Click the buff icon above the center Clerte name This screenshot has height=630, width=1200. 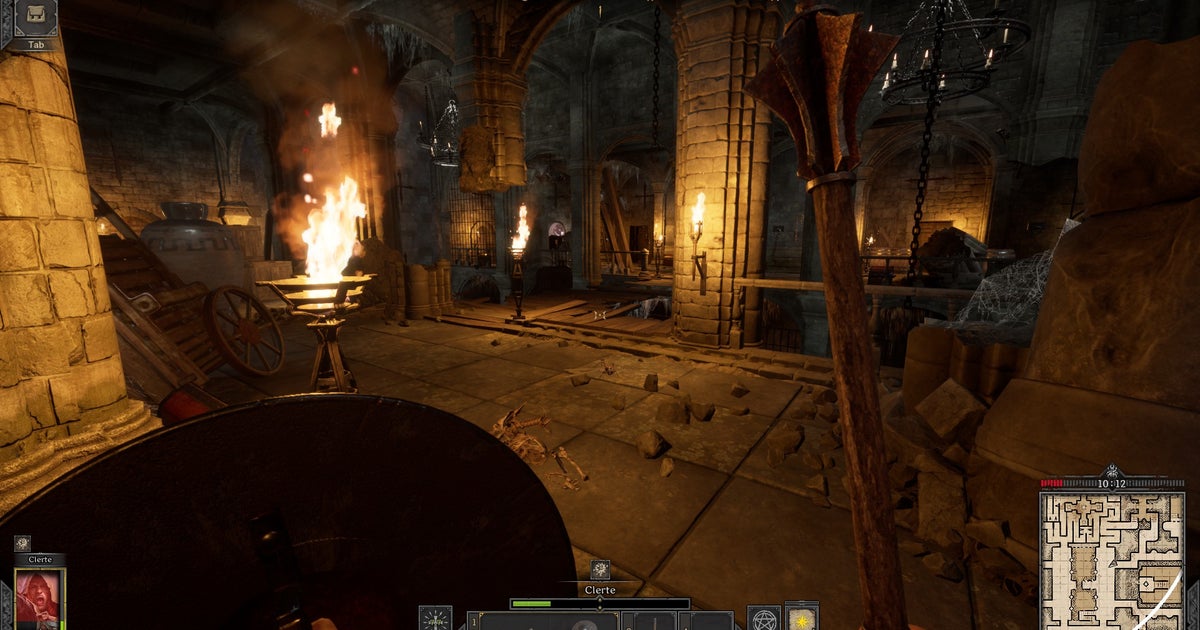[x=599, y=569]
